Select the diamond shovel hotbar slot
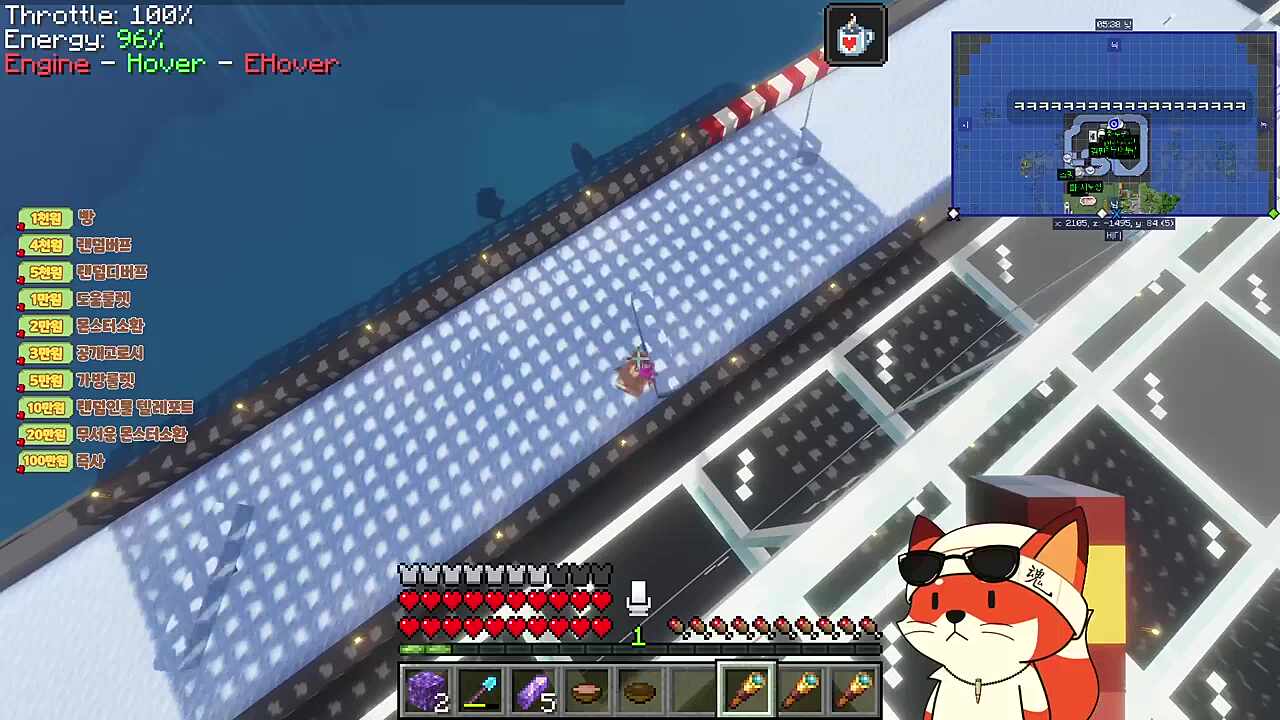1280x720 pixels. pos(481,691)
